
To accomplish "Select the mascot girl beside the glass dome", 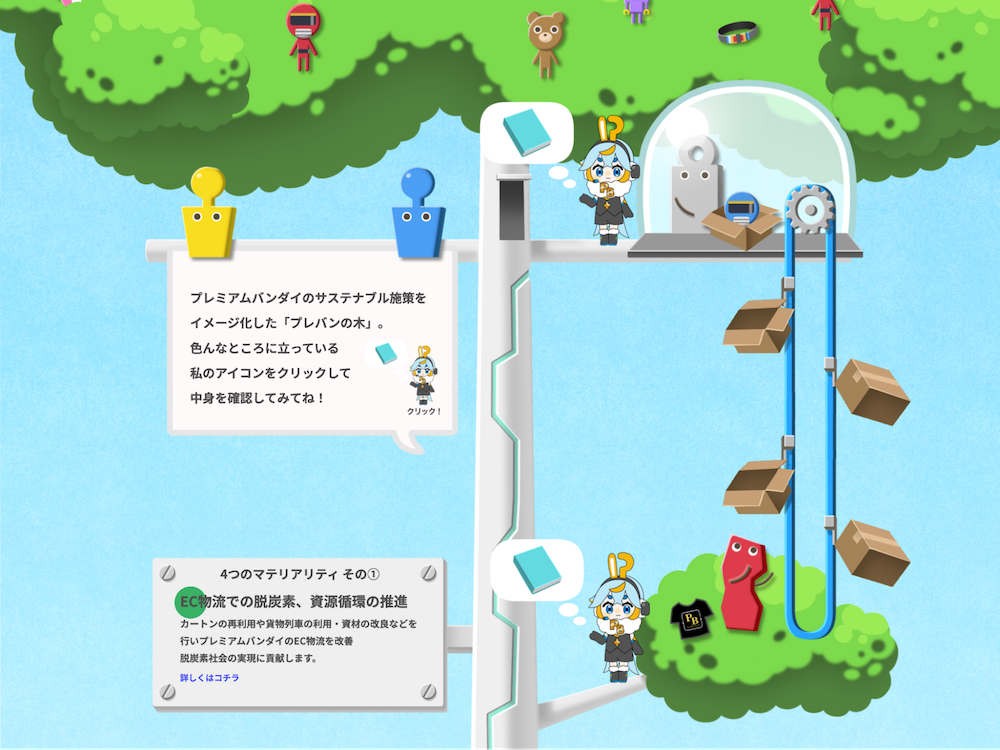I will (x=607, y=190).
